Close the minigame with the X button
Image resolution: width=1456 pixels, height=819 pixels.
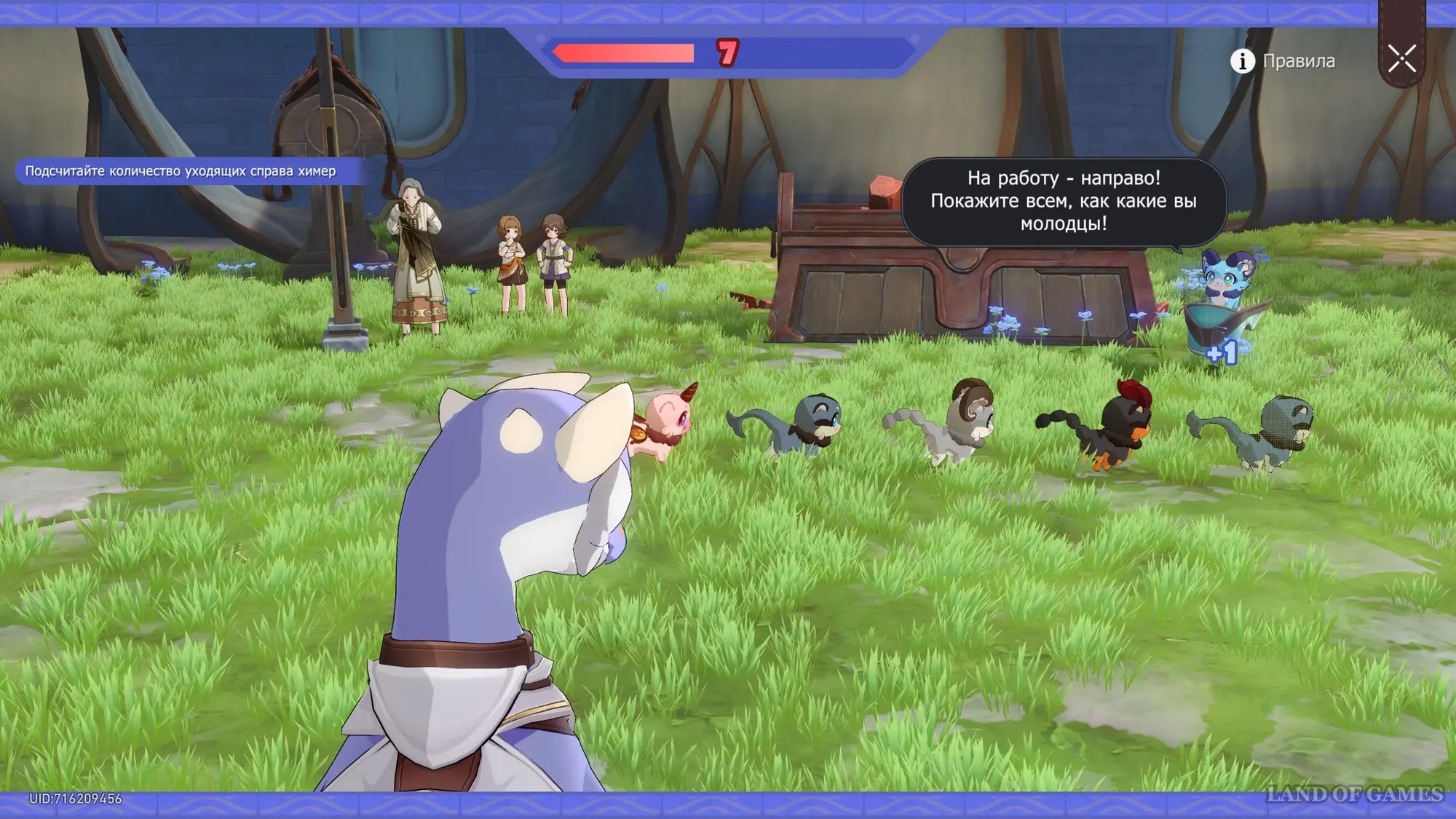[x=1401, y=58]
